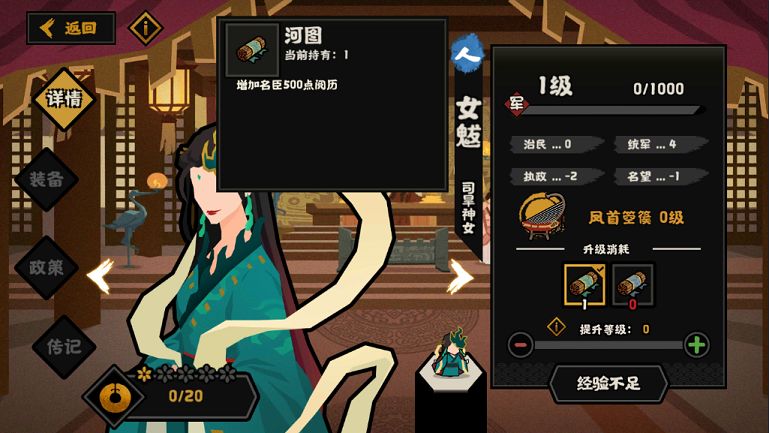Open the info icon next to 返回

pos(146,27)
